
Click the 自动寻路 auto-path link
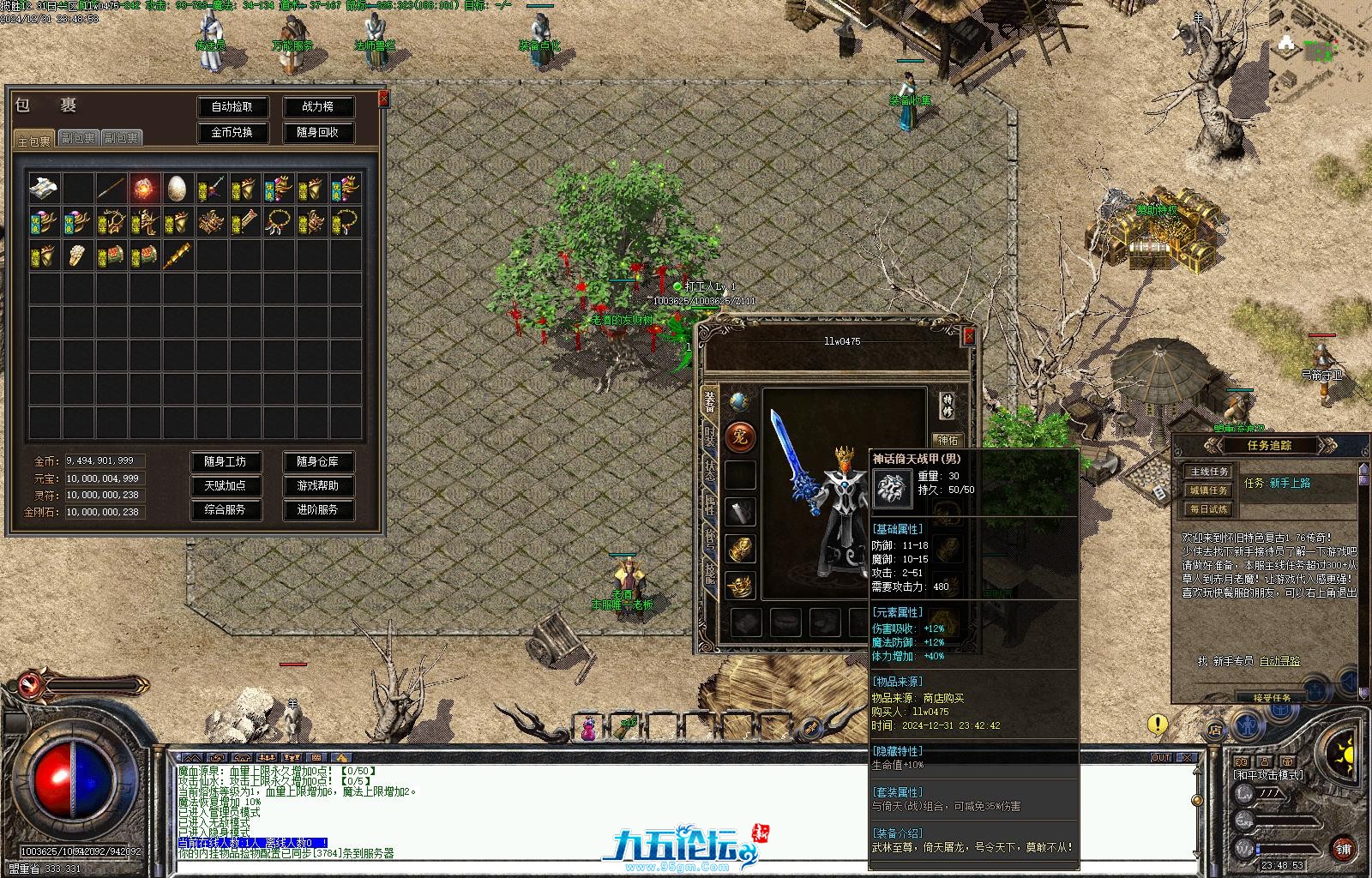(1278, 661)
